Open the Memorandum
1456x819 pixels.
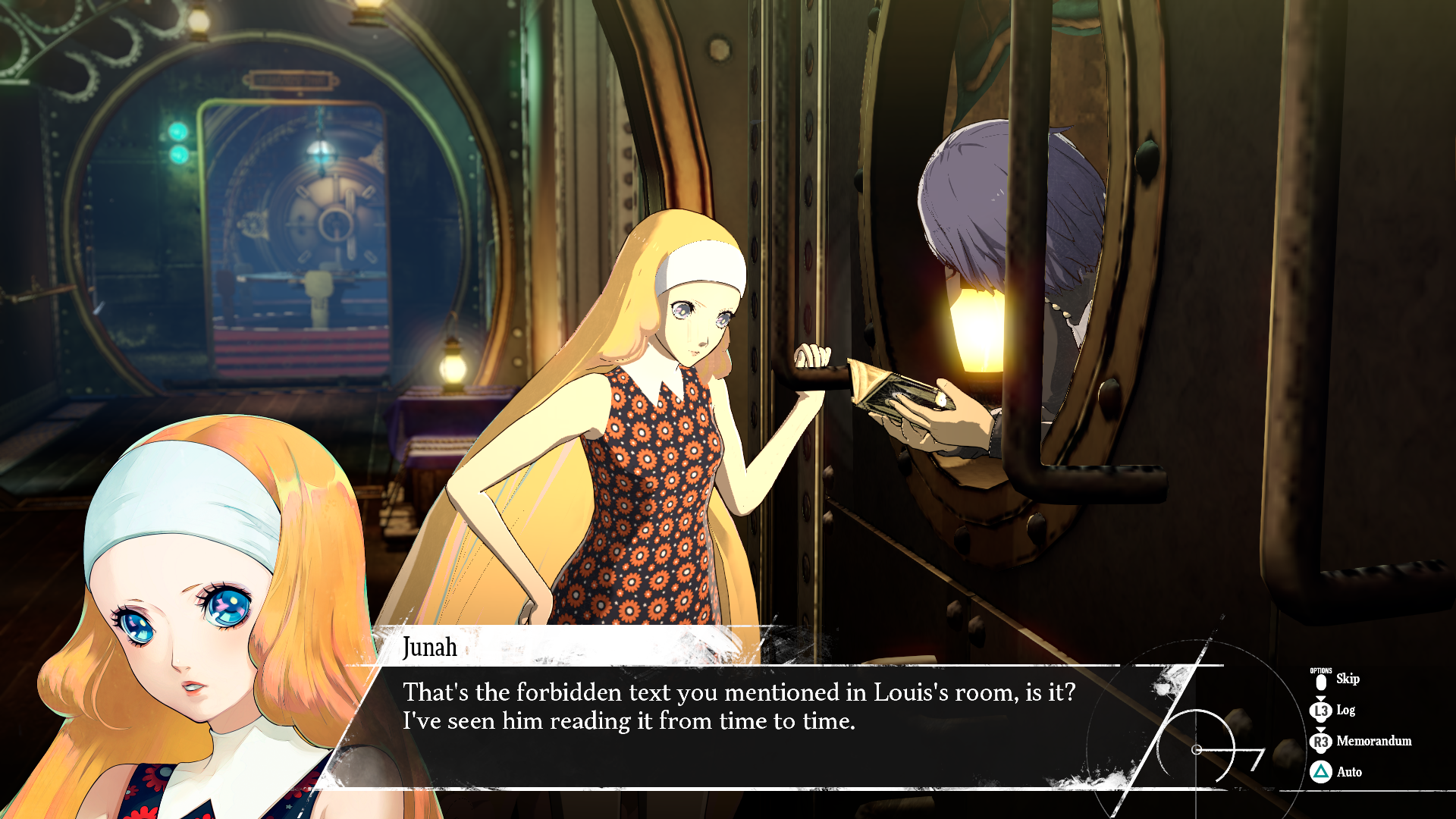(1373, 742)
